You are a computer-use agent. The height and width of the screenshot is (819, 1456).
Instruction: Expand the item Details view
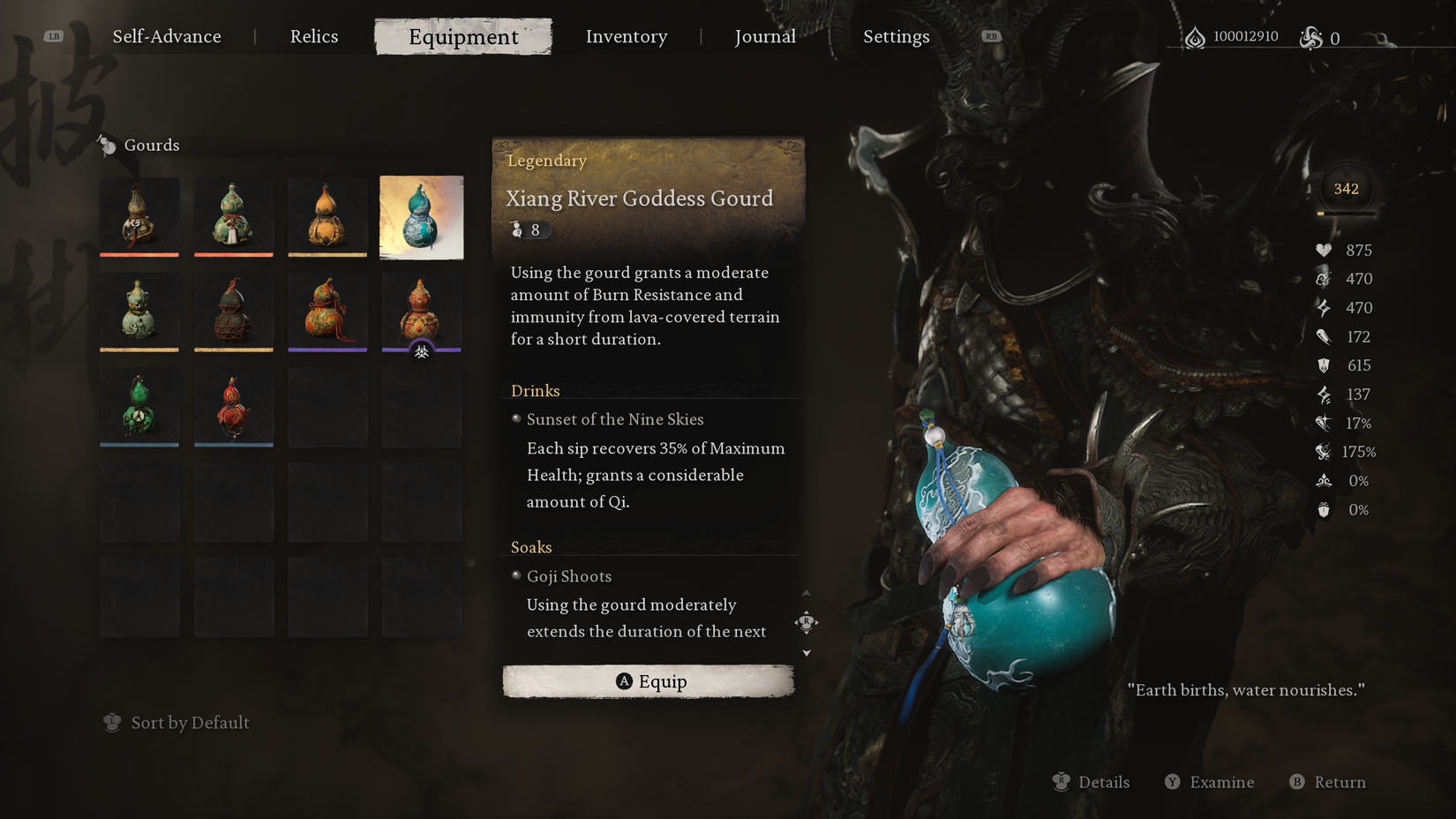click(1092, 782)
